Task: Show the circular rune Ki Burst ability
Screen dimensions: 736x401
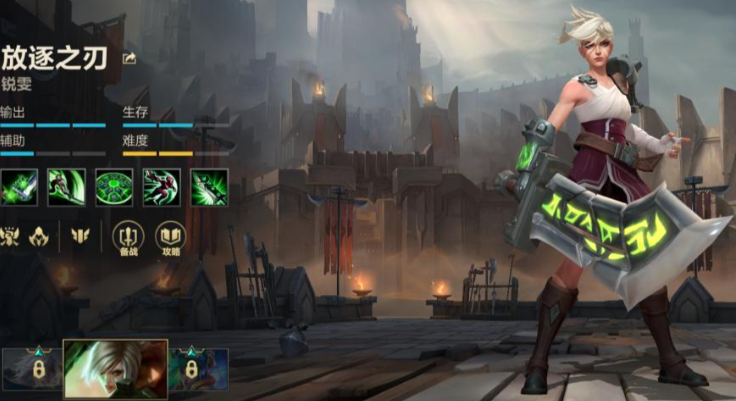Action: pyautogui.click(x=113, y=187)
